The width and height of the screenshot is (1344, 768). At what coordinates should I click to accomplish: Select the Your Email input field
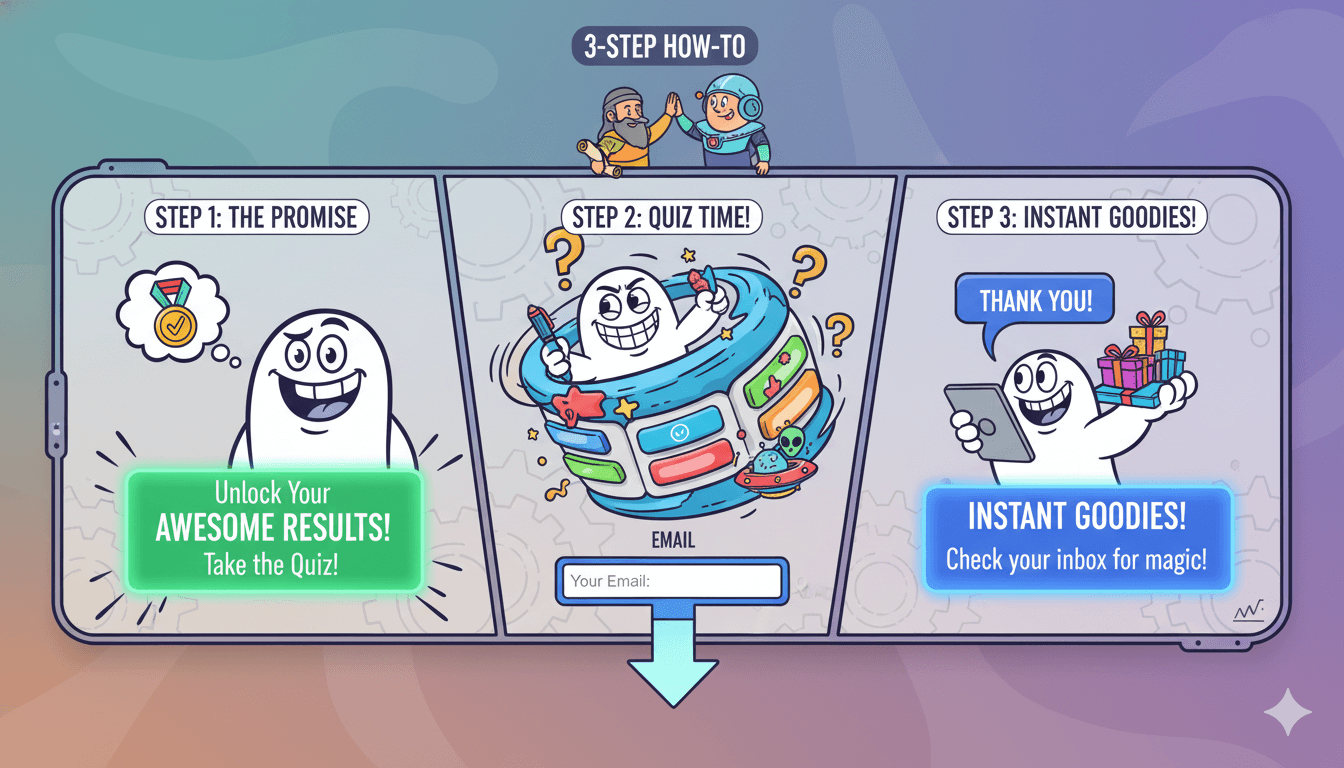[x=672, y=581]
